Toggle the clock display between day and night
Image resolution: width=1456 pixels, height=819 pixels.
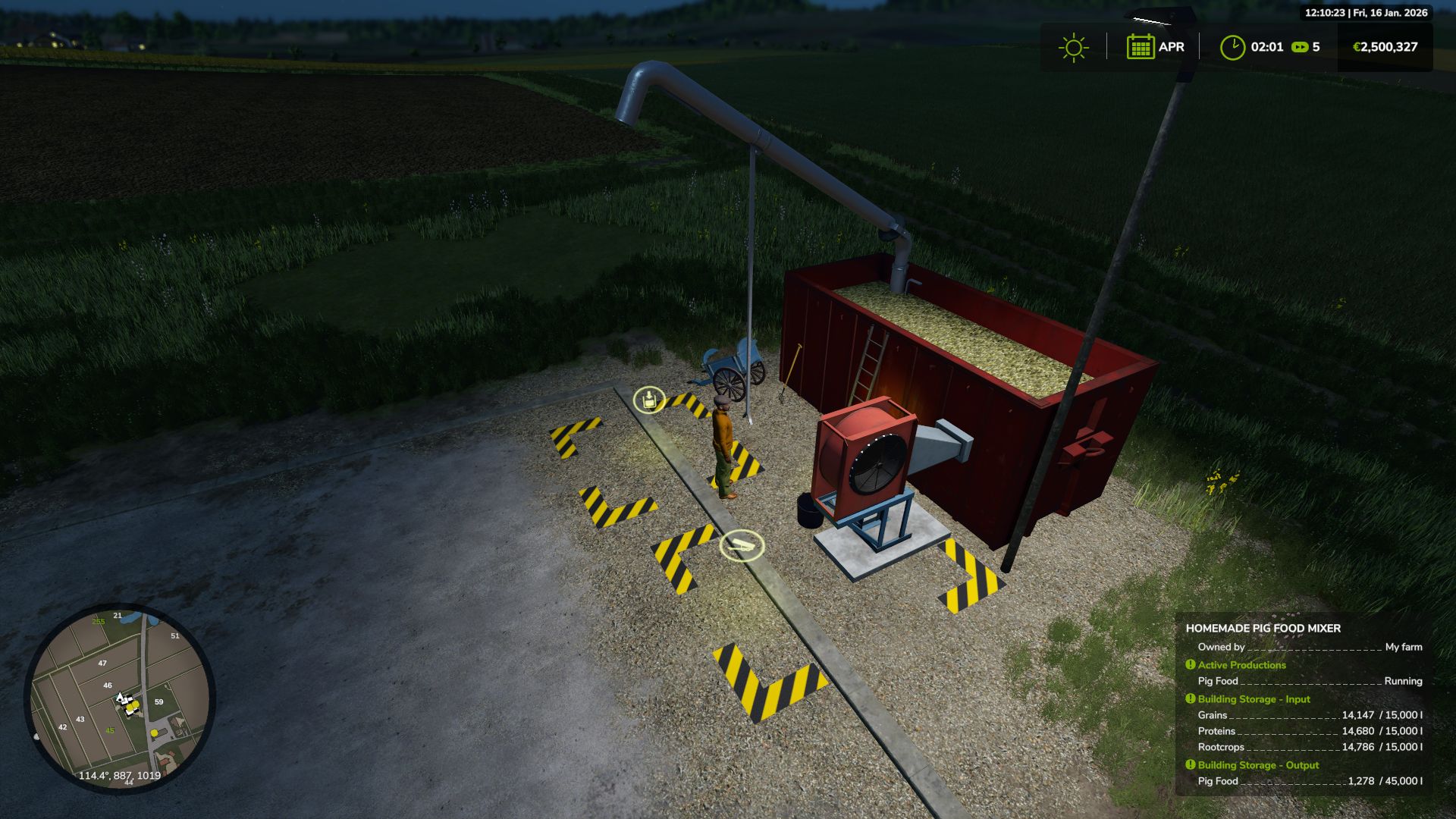(x=1232, y=45)
